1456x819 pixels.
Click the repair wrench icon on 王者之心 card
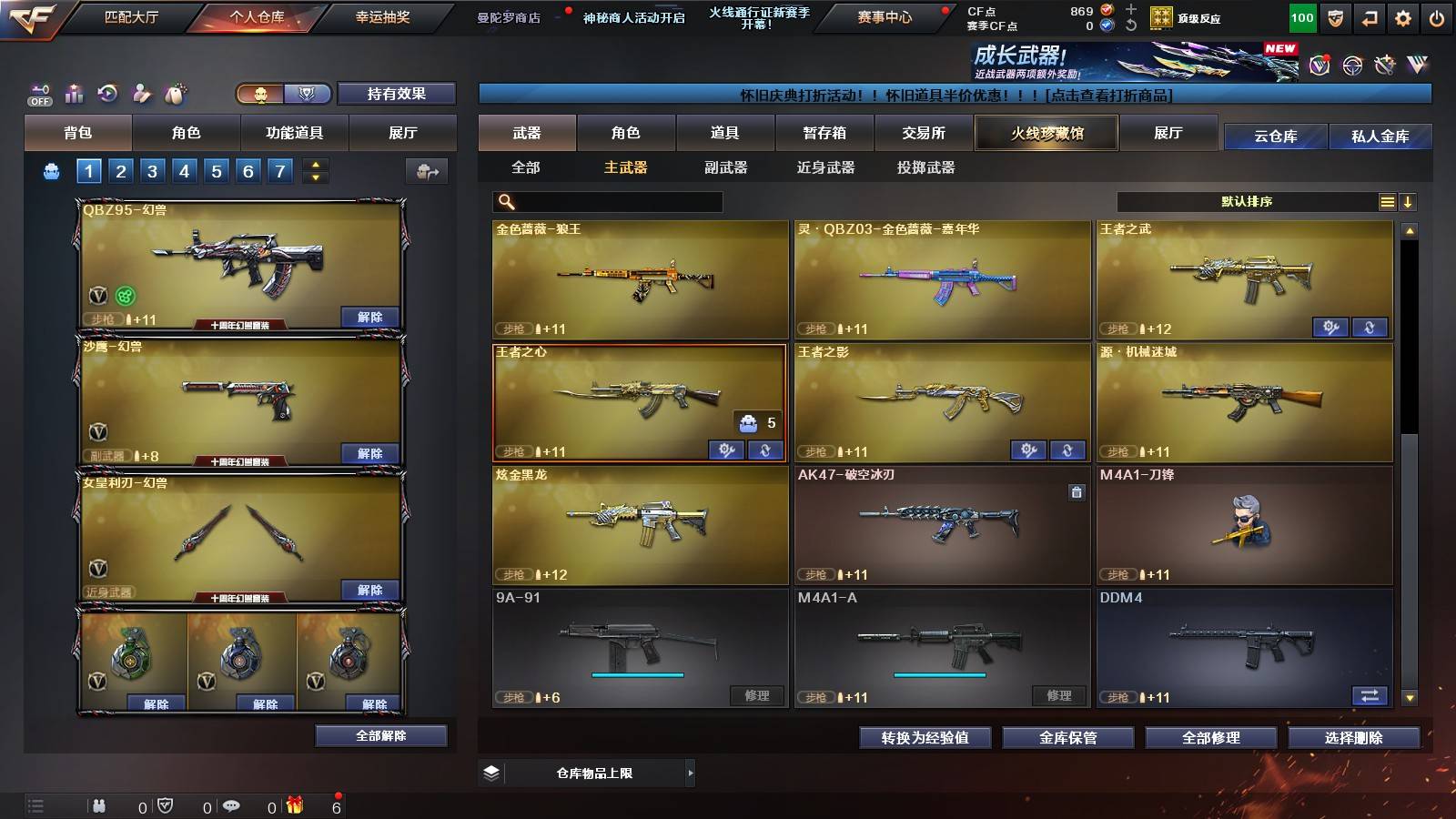tap(728, 450)
